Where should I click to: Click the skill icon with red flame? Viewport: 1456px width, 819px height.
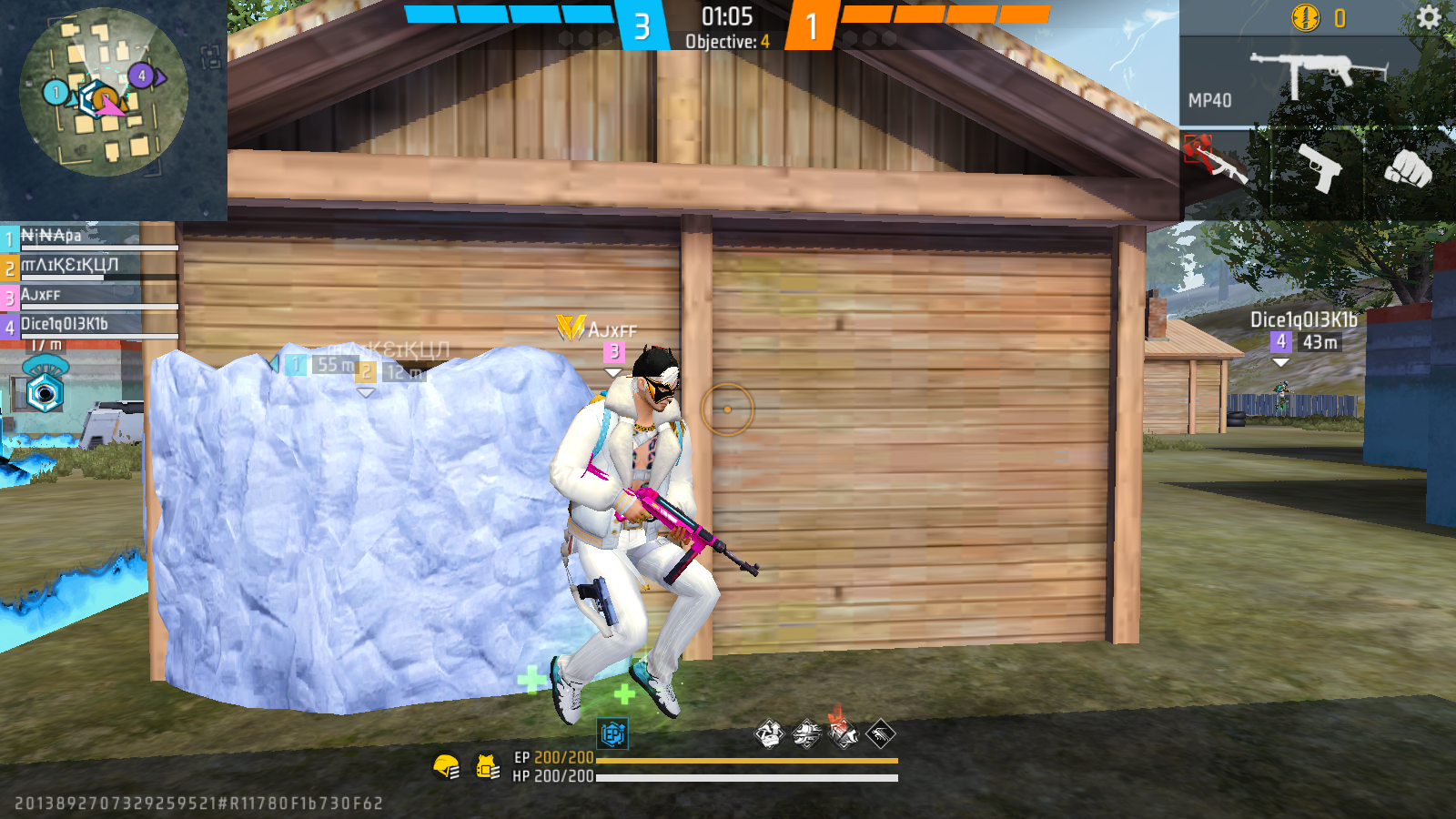[843, 731]
